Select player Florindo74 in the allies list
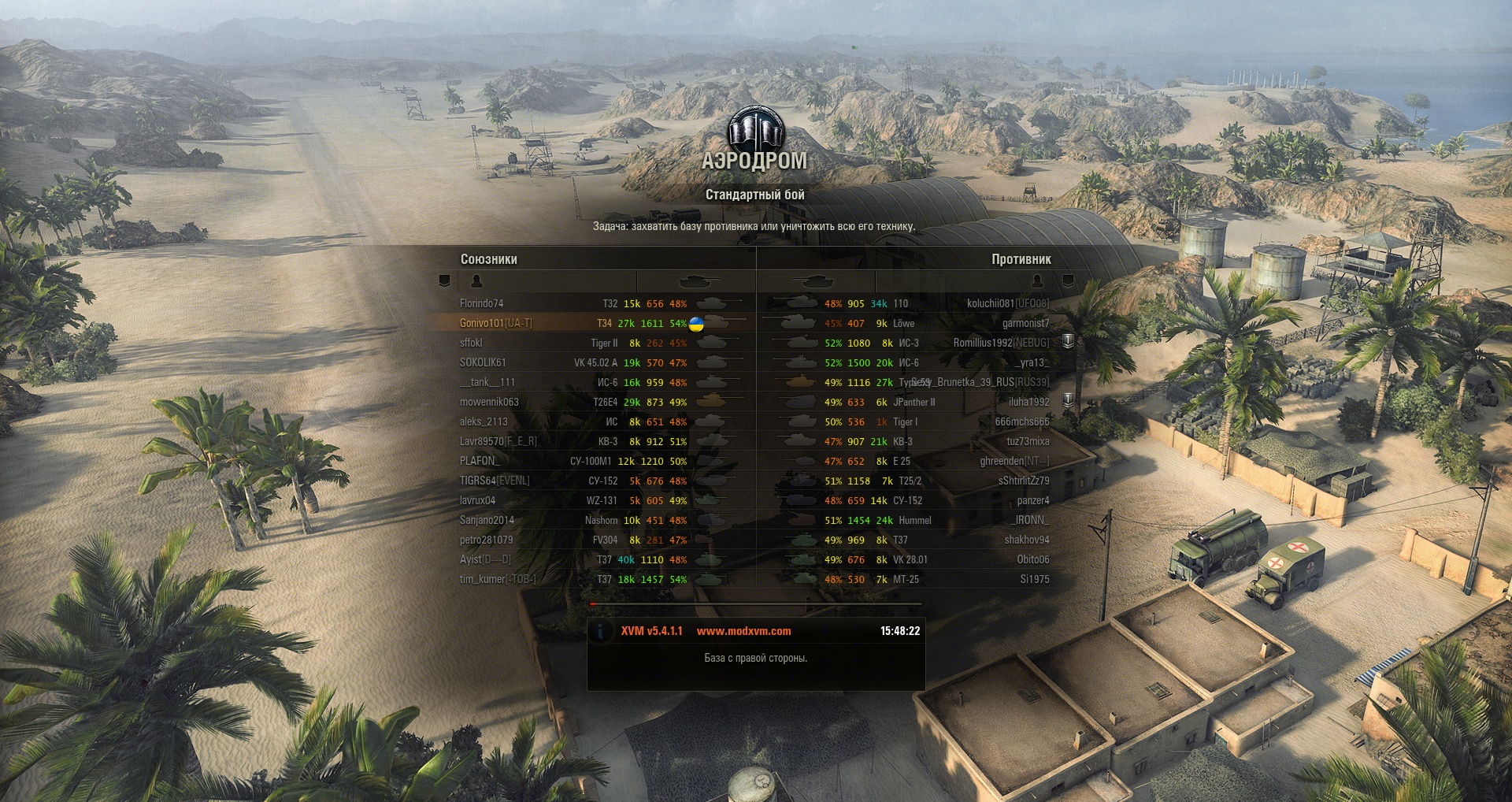The width and height of the screenshot is (1512, 802). pyautogui.click(x=482, y=303)
